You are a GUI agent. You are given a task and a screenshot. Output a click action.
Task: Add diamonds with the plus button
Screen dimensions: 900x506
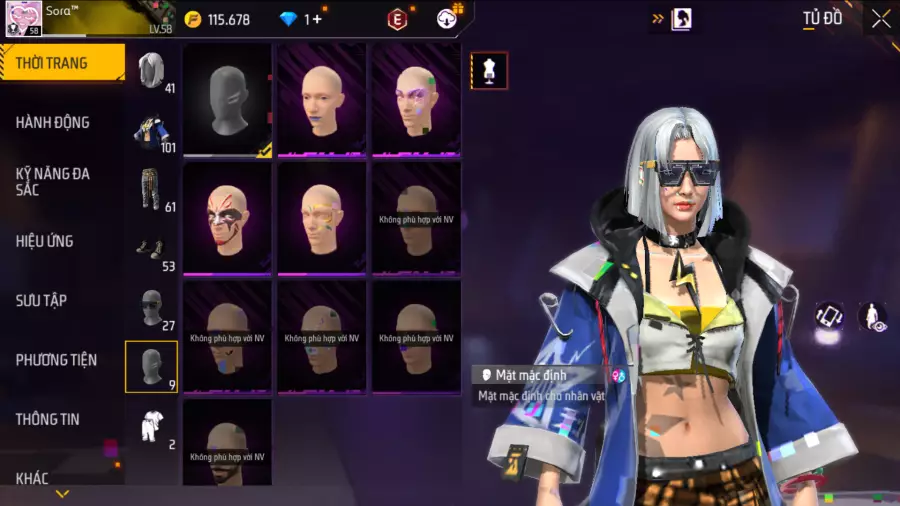pos(317,19)
